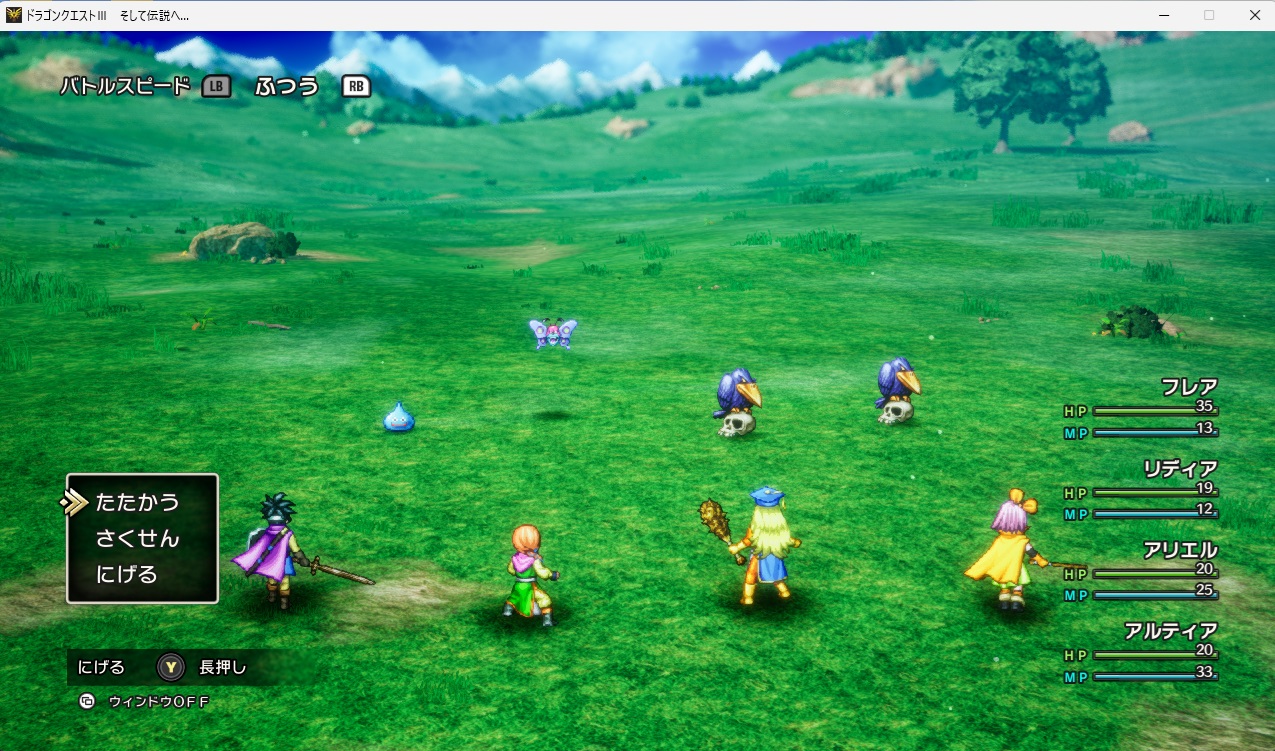Viewport: 1275px width, 751px height.
Task: Select party member フレア in the status panel
Action: click(x=1188, y=387)
